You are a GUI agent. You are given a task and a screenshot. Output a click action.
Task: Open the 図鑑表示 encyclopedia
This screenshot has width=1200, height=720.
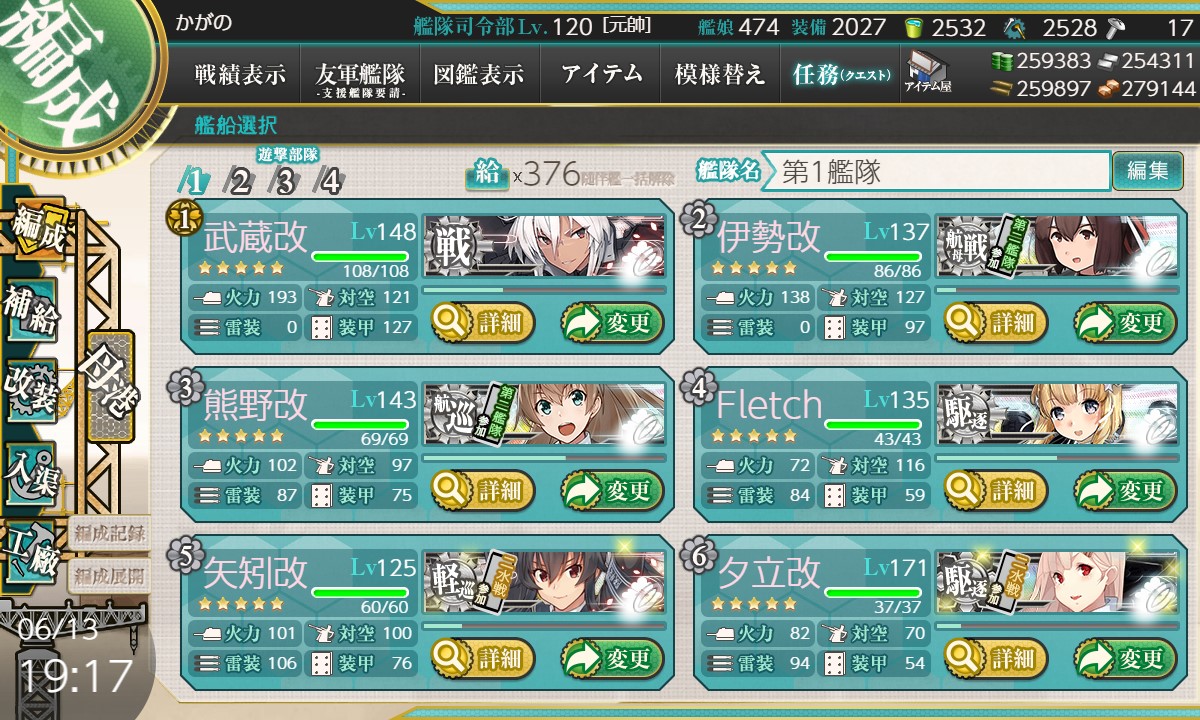479,74
